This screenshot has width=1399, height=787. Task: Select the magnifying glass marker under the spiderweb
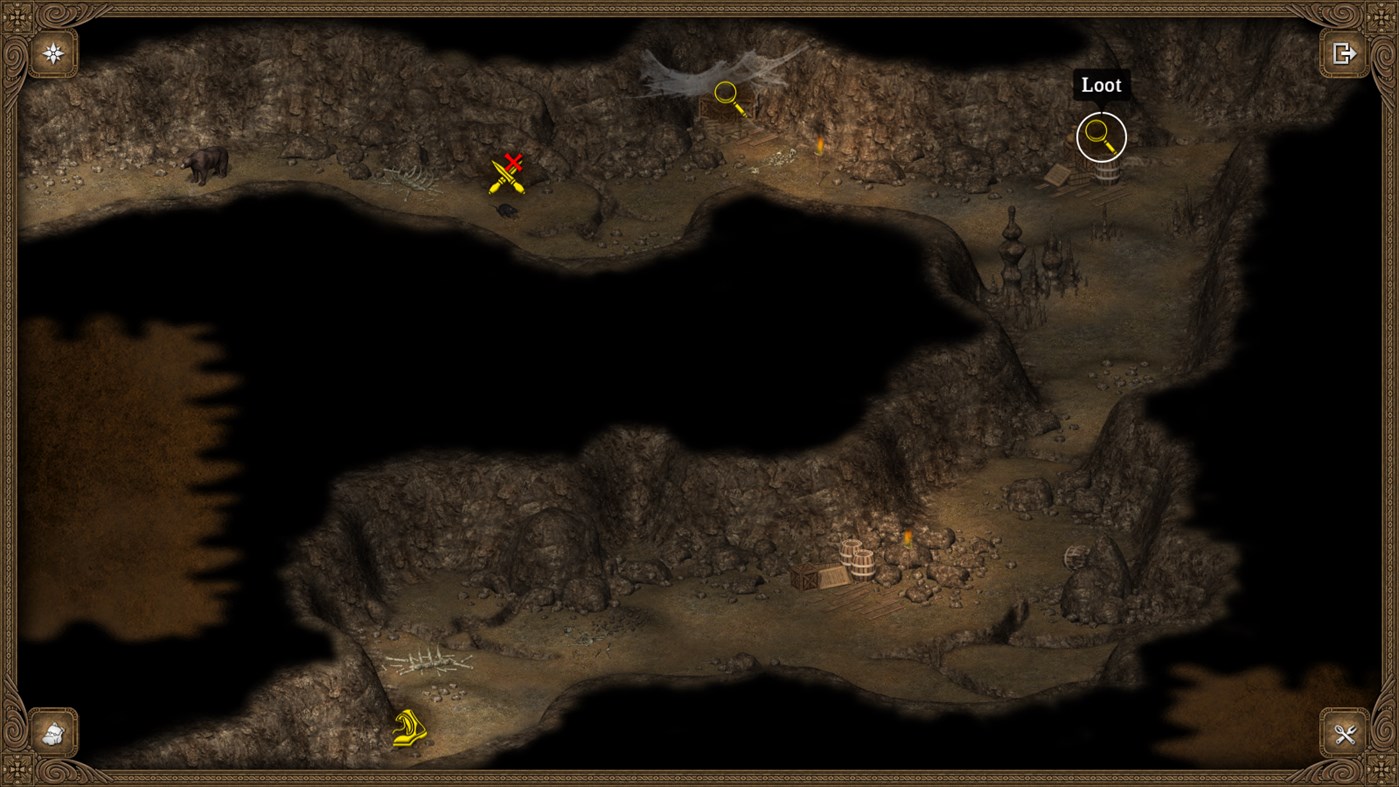tap(724, 92)
